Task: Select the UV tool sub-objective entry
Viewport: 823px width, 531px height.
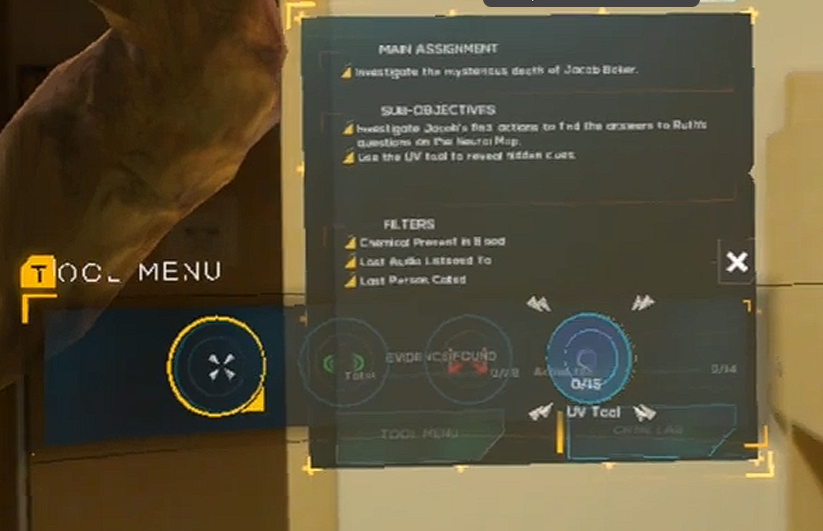Action: tap(465, 157)
